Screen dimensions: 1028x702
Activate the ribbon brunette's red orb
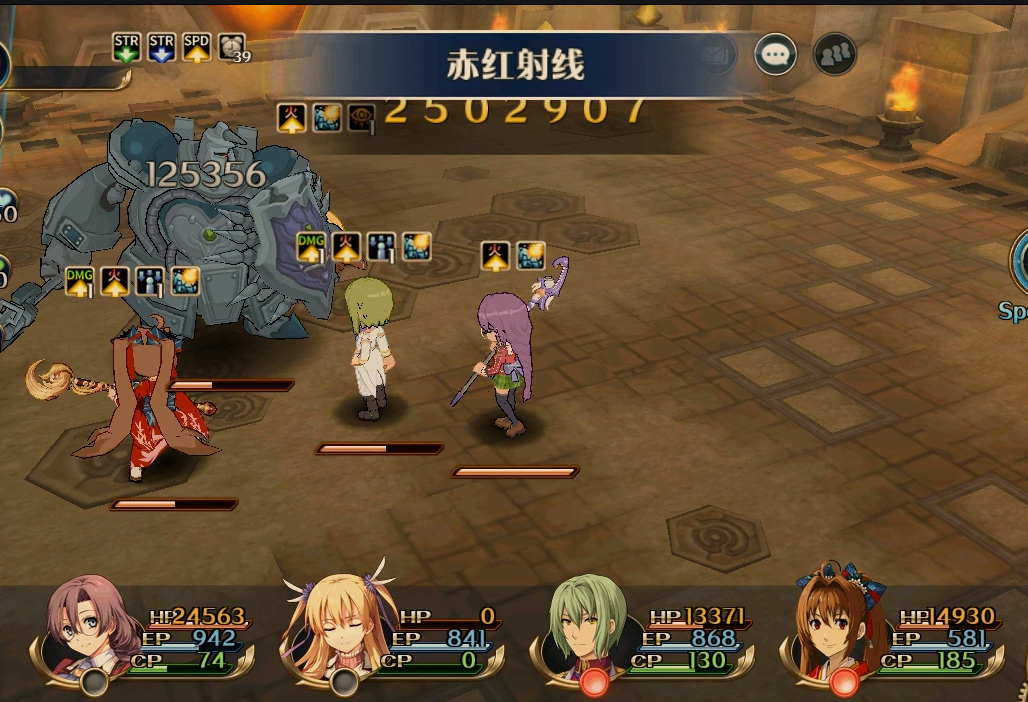pyautogui.click(x=844, y=683)
